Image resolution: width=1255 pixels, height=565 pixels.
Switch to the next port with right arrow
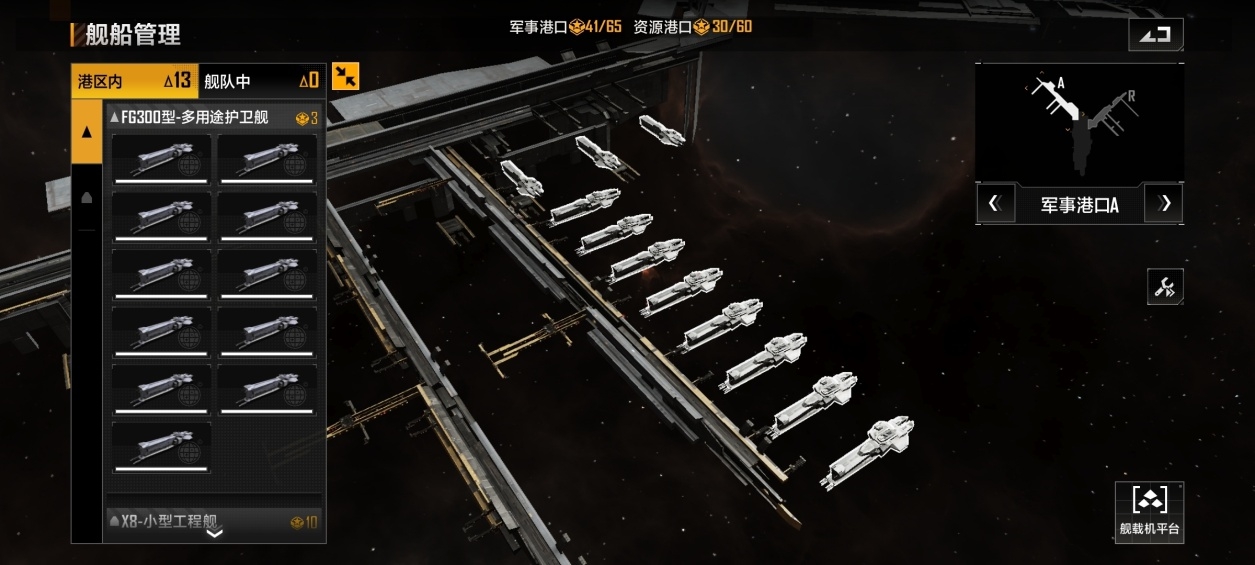click(x=1164, y=204)
